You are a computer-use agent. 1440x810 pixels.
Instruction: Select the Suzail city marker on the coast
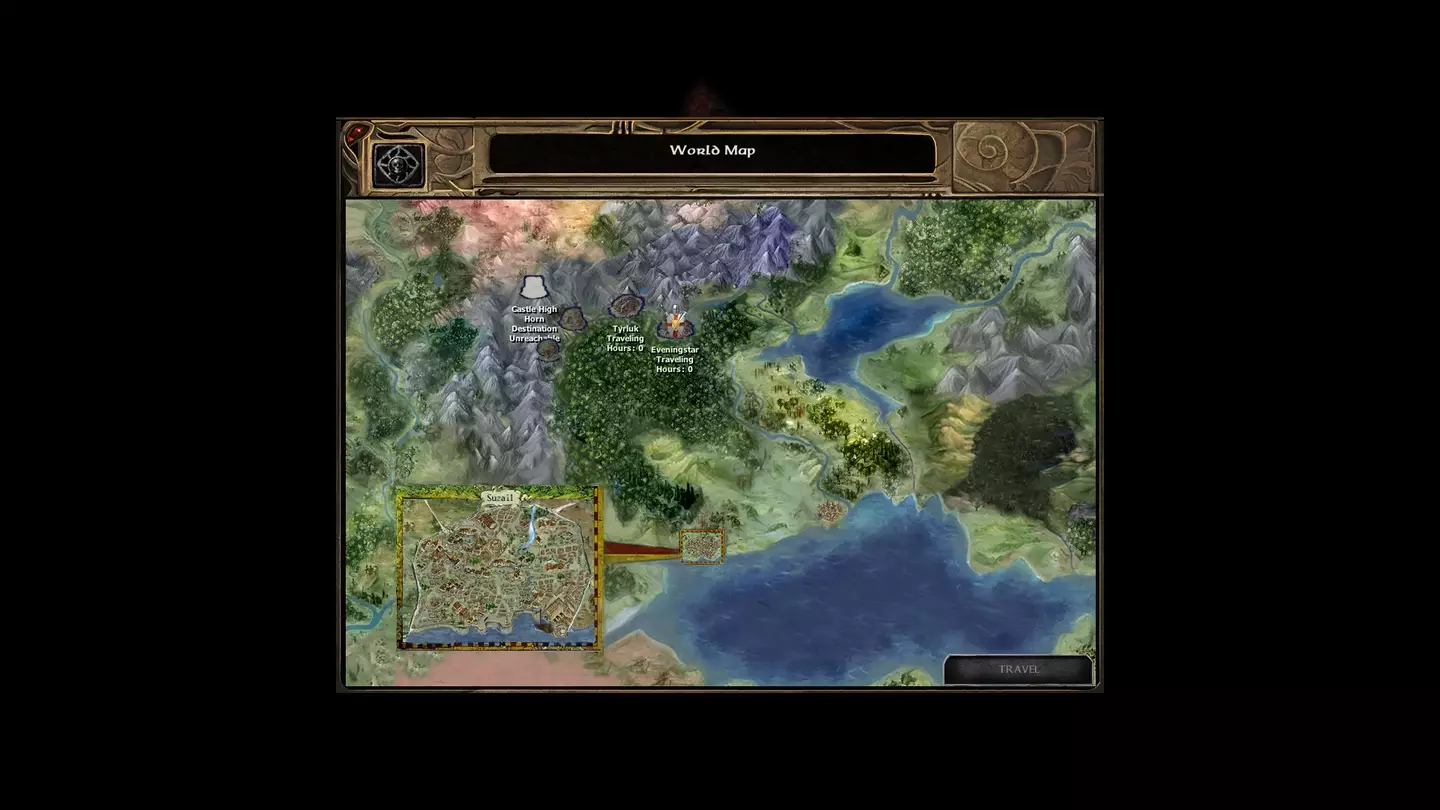pos(700,545)
